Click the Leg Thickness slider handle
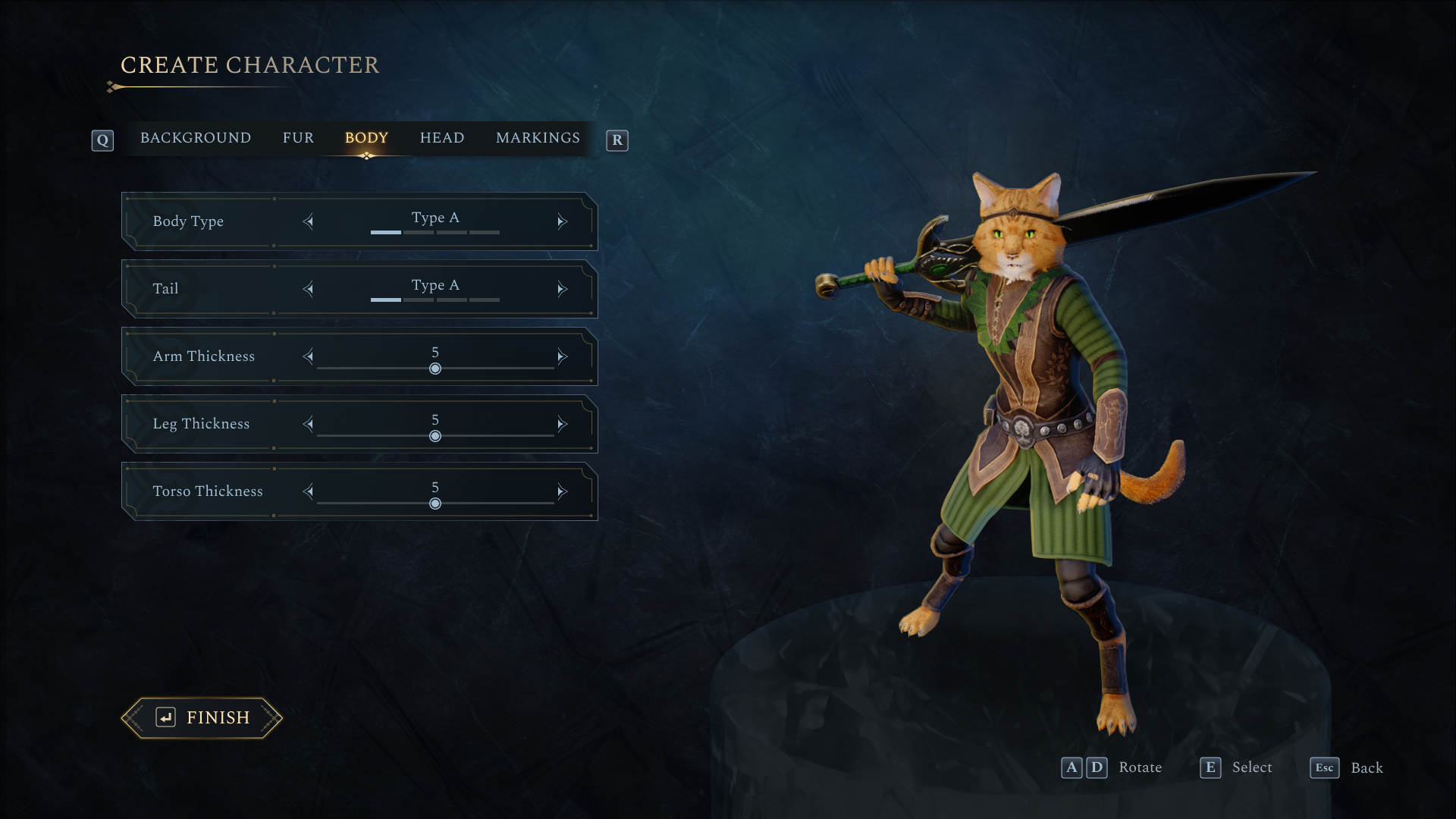This screenshot has width=1456, height=819. point(435,436)
